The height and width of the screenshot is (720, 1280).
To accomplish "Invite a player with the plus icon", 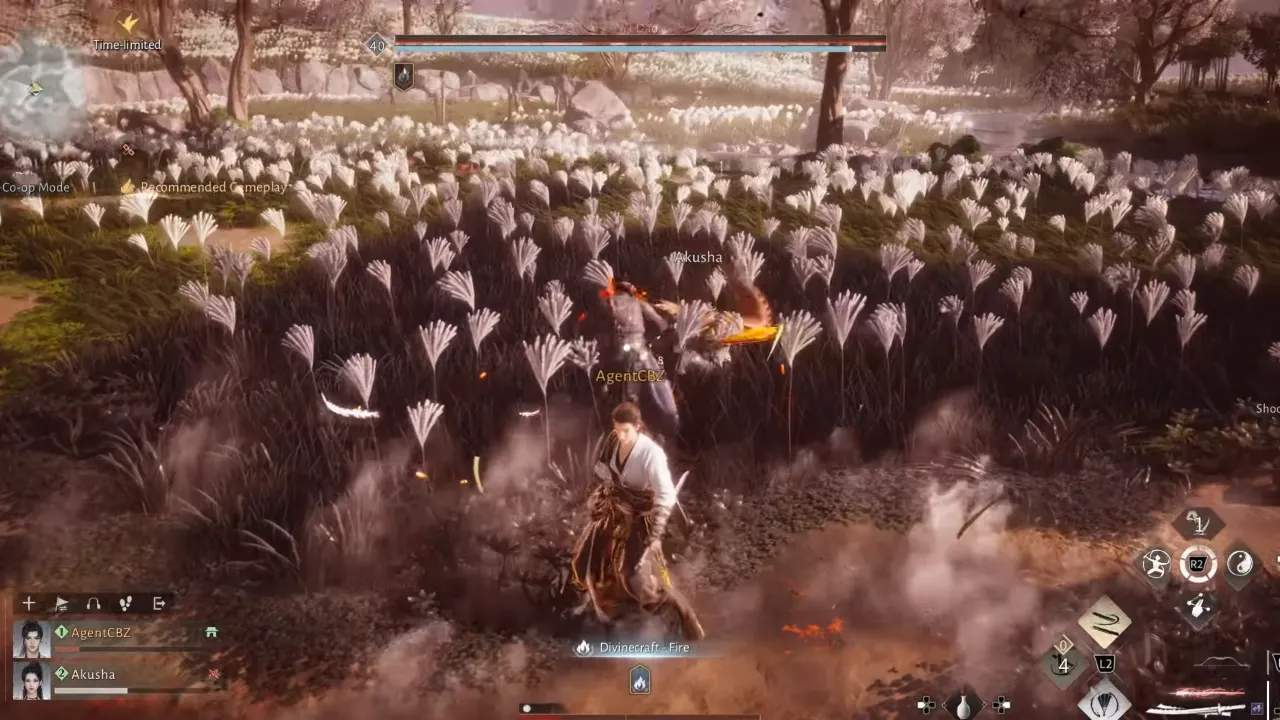I will (x=29, y=603).
